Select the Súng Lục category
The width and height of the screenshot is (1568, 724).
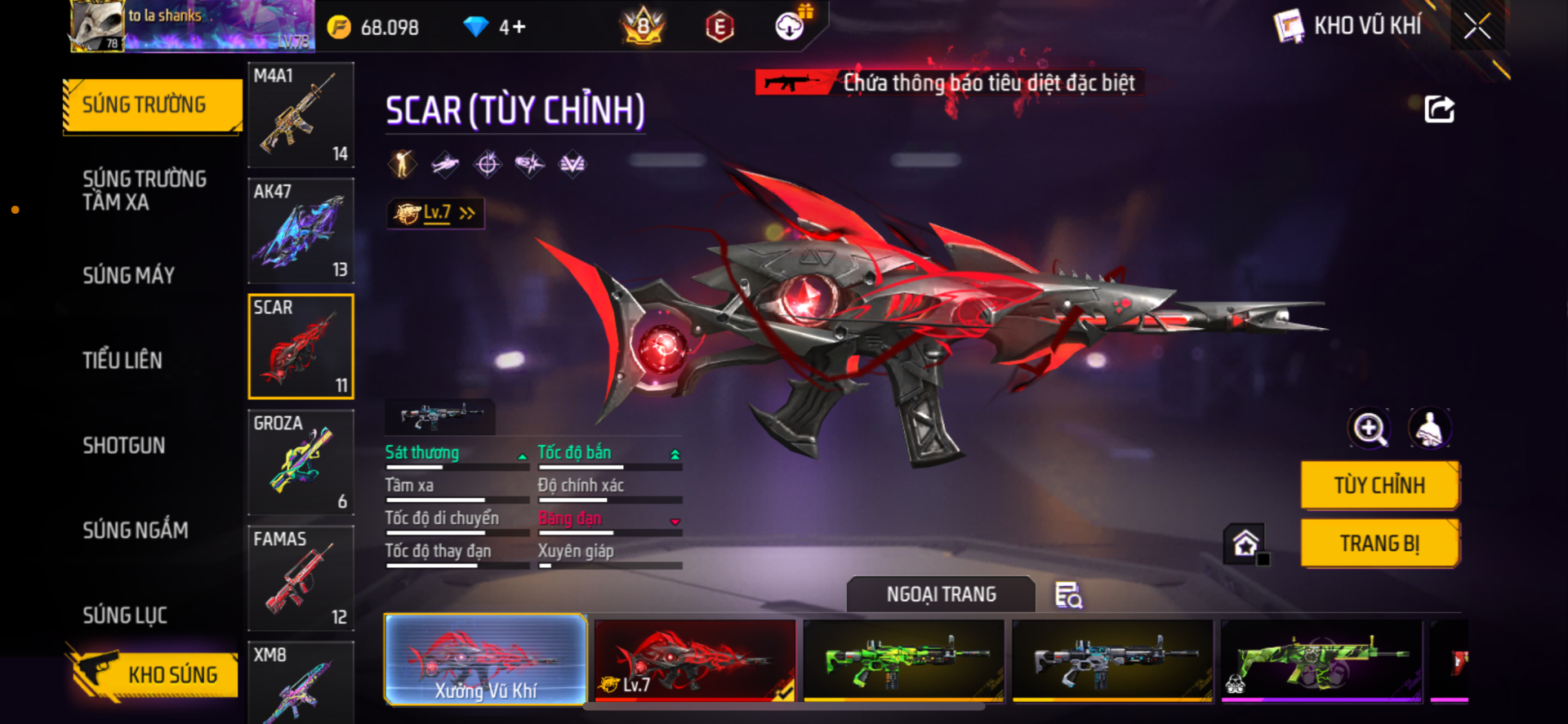pyautogui.click(x=125, y=615)
